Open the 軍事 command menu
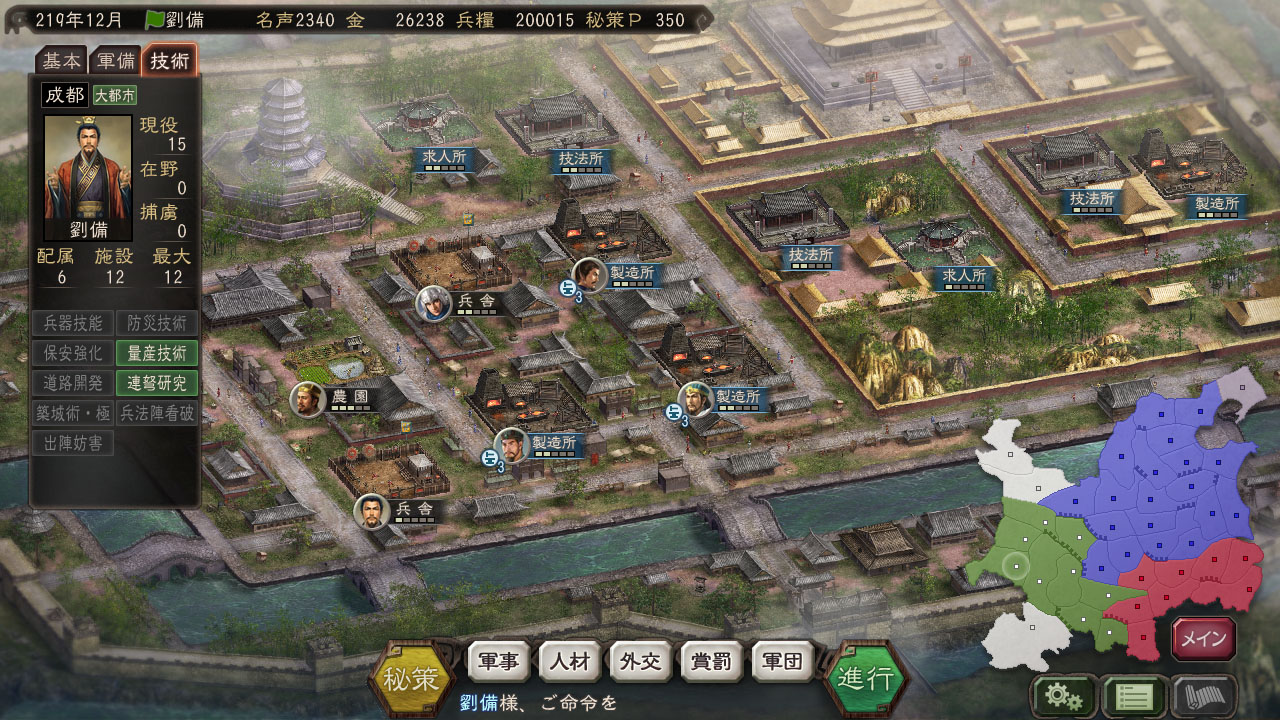 (x=498, y=663)
